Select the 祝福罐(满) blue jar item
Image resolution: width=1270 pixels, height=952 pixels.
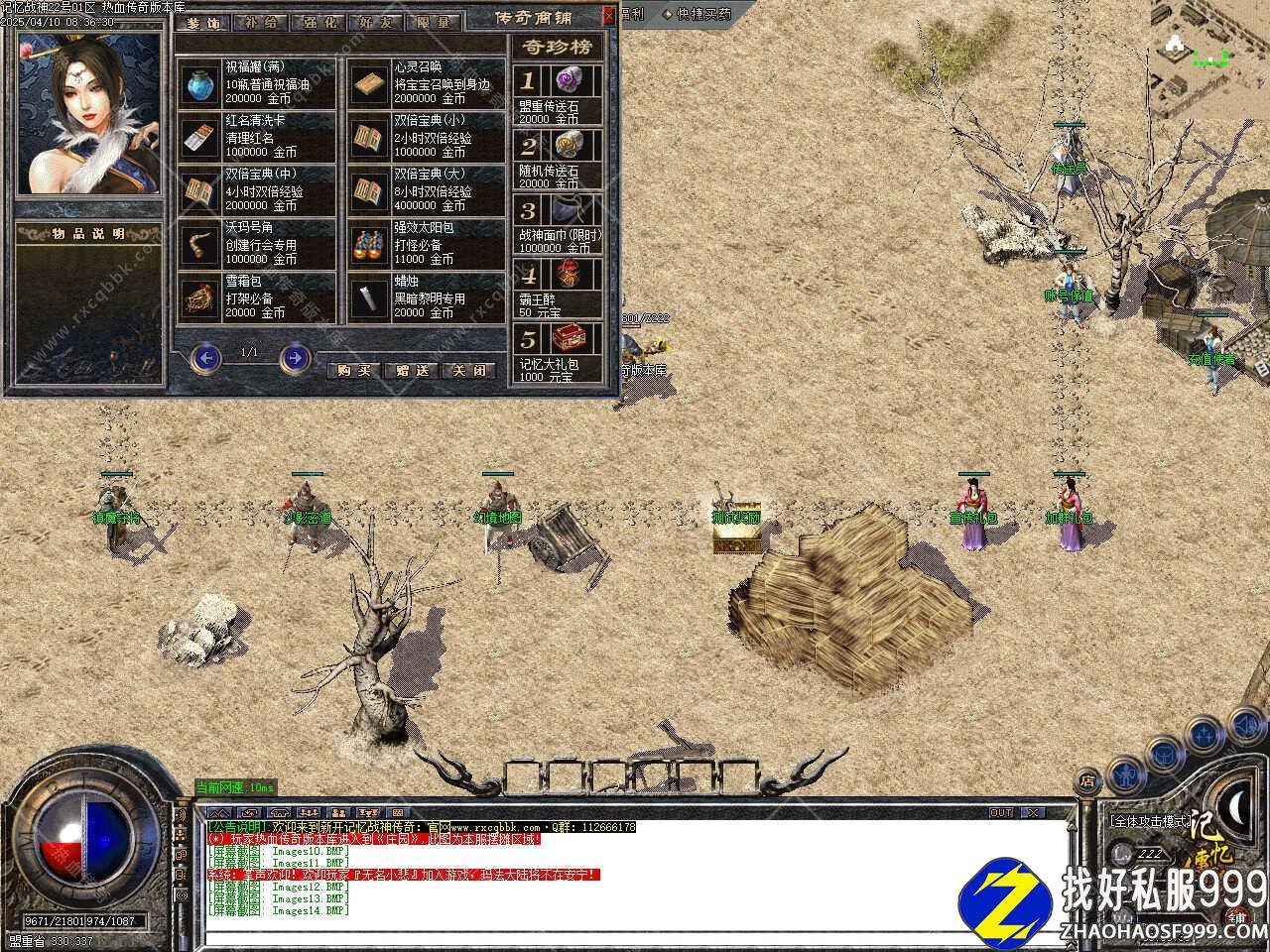[201, 84]
